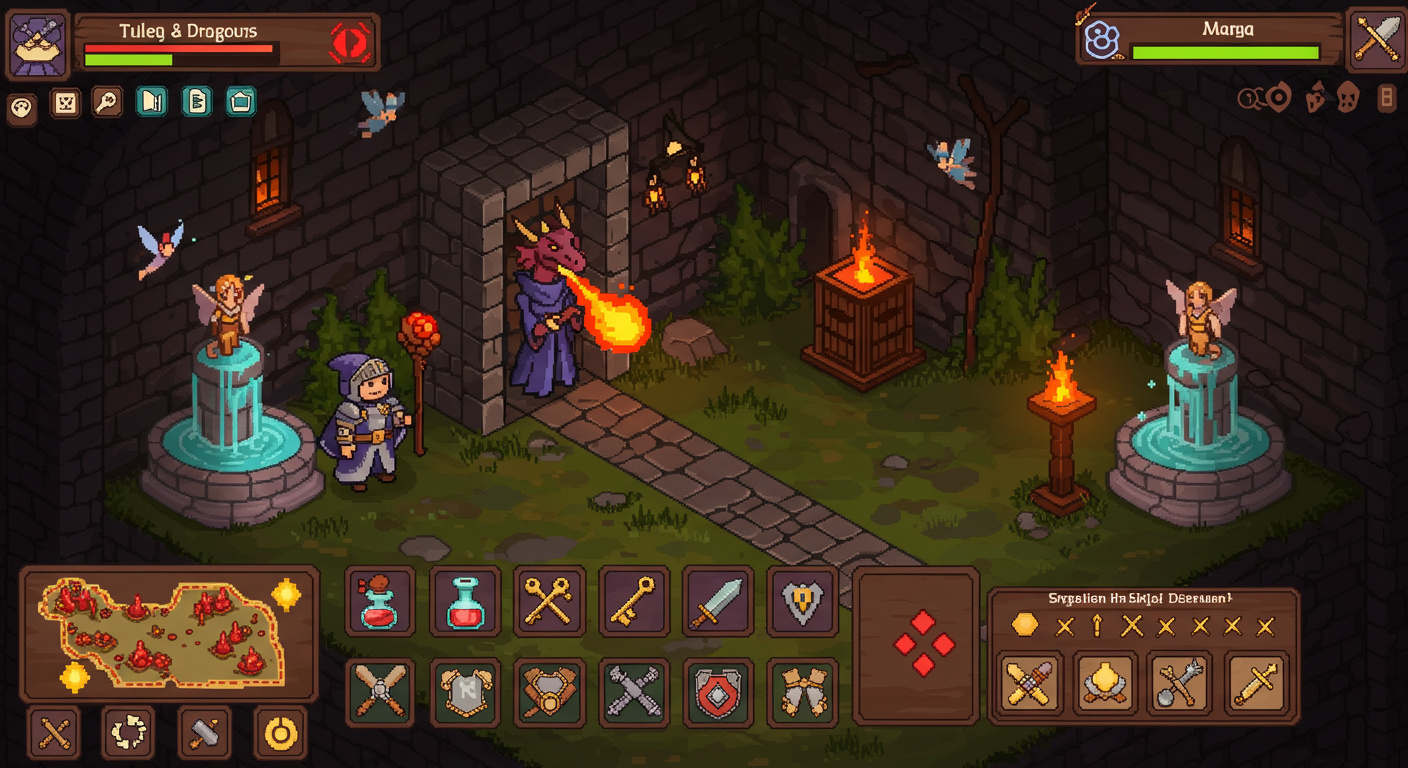Activate the golden dagger skill icon

tap(1256, 684)
